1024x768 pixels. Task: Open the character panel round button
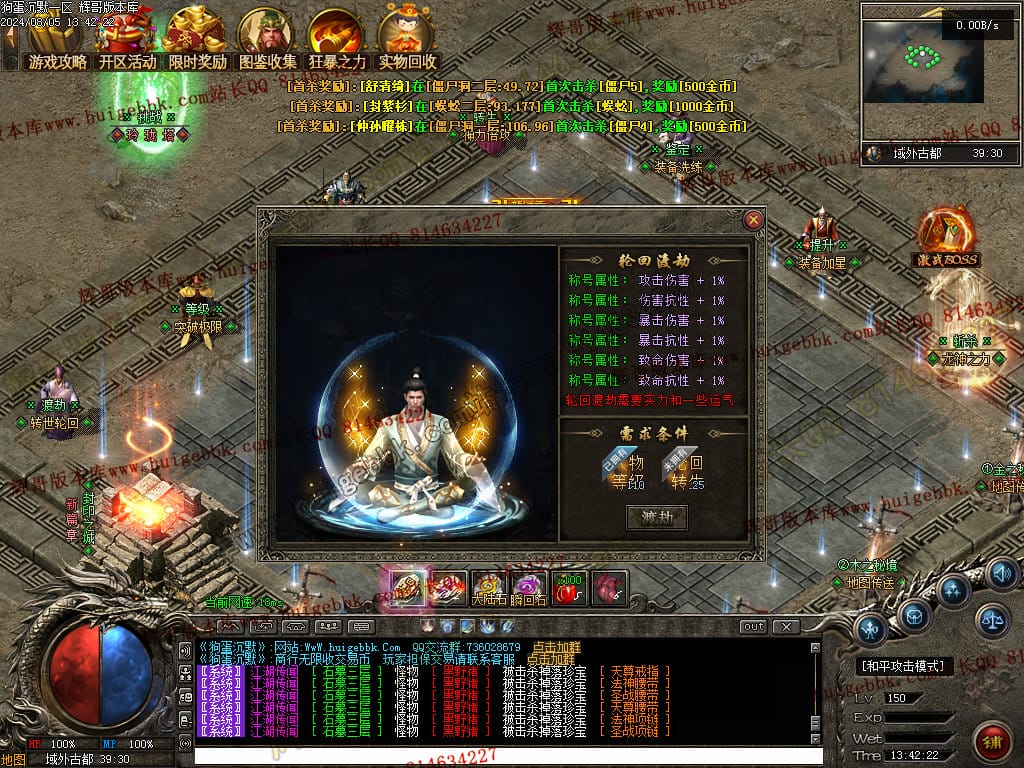point(871,630)
